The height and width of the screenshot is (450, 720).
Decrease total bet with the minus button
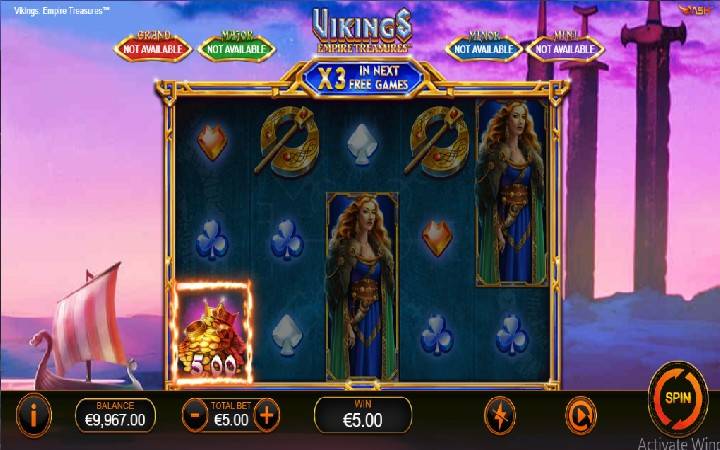[x=195, y=415]
